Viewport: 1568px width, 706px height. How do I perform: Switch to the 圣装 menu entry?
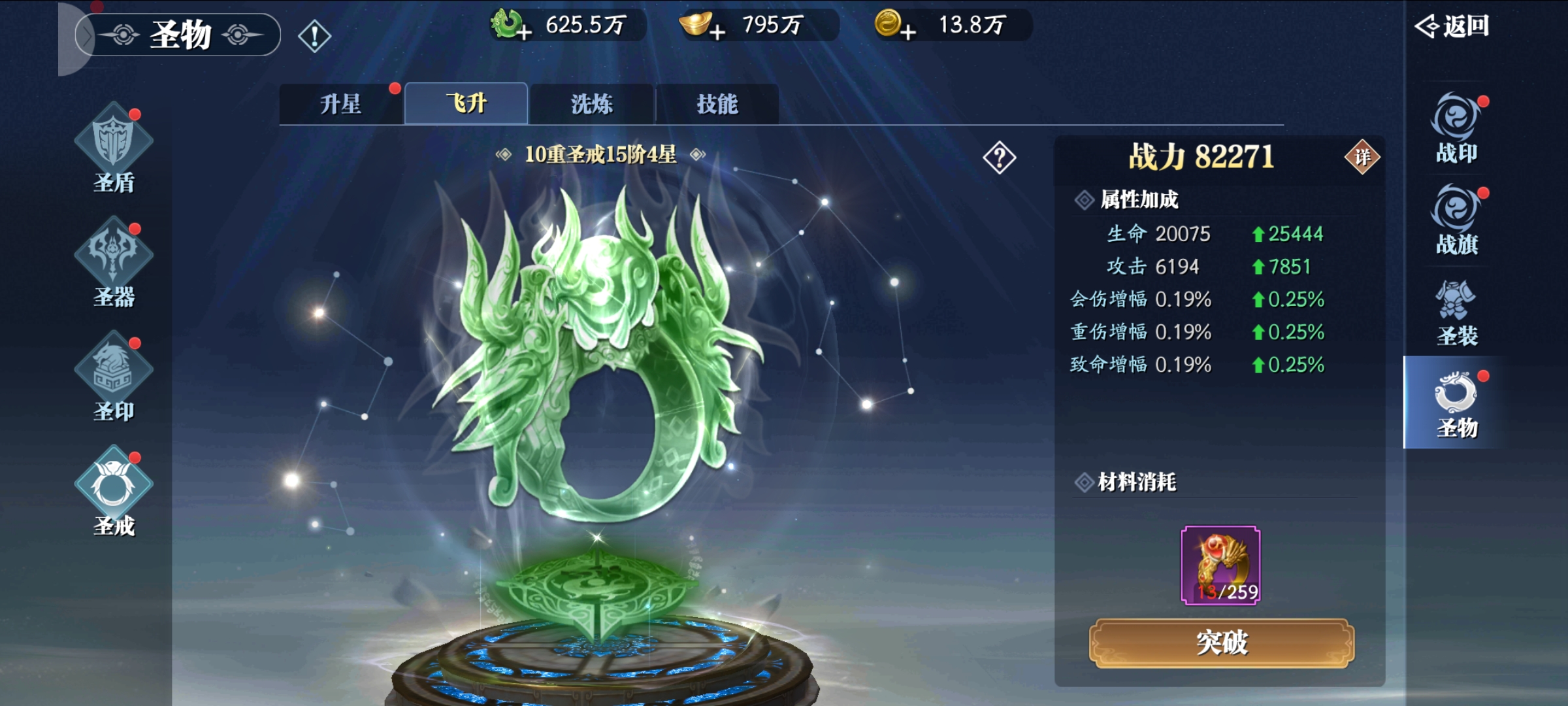tap(1456, 312)
